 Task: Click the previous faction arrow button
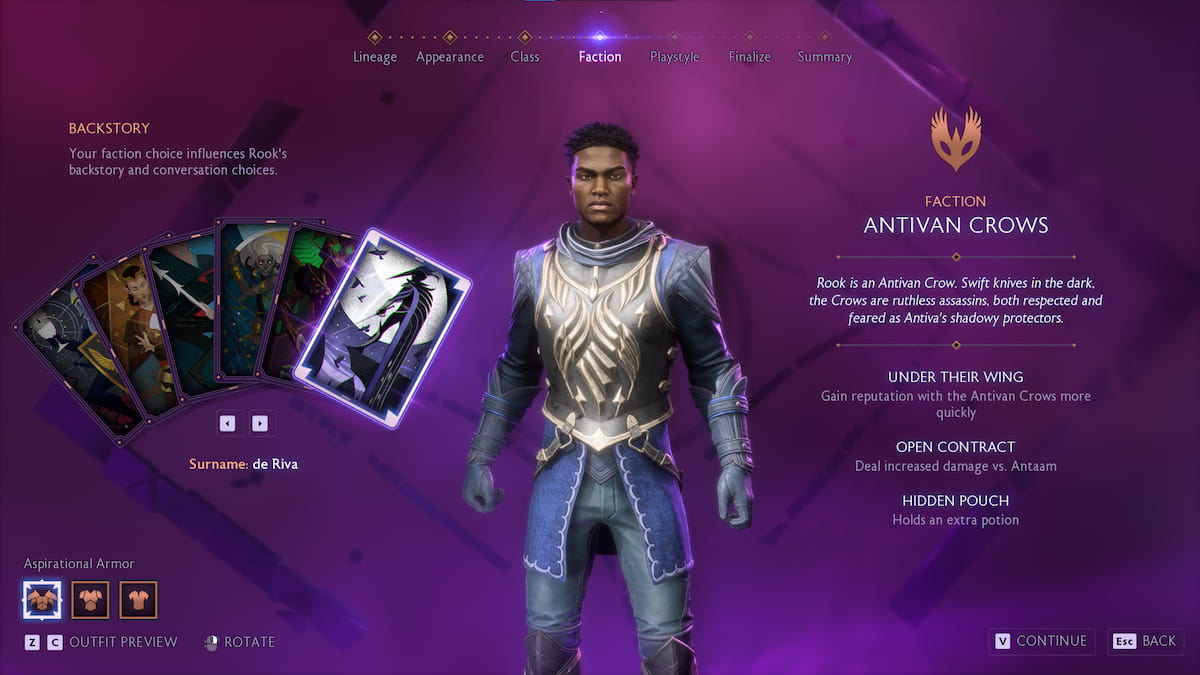point(227,423)
